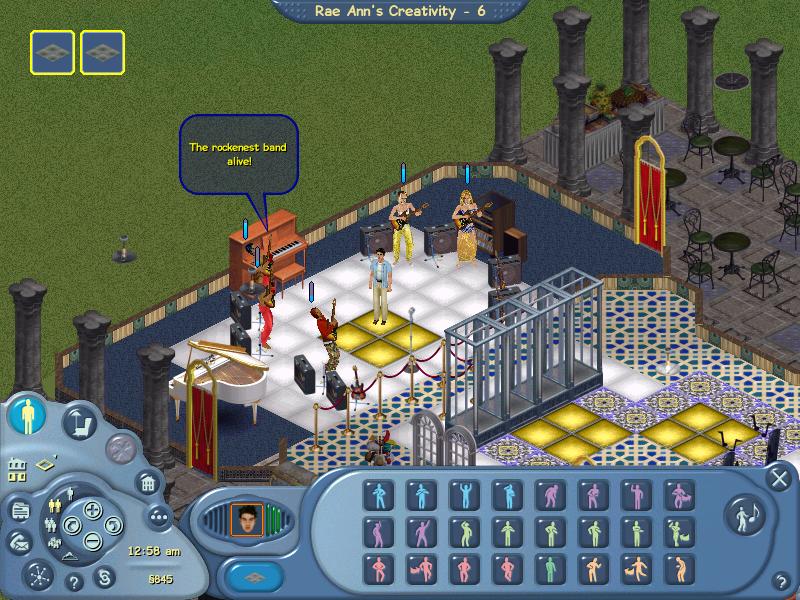The height and width of the screenshot is (600, 800).
Task: Rotate the view with the left rotate arrow
Action: point(71,526)
